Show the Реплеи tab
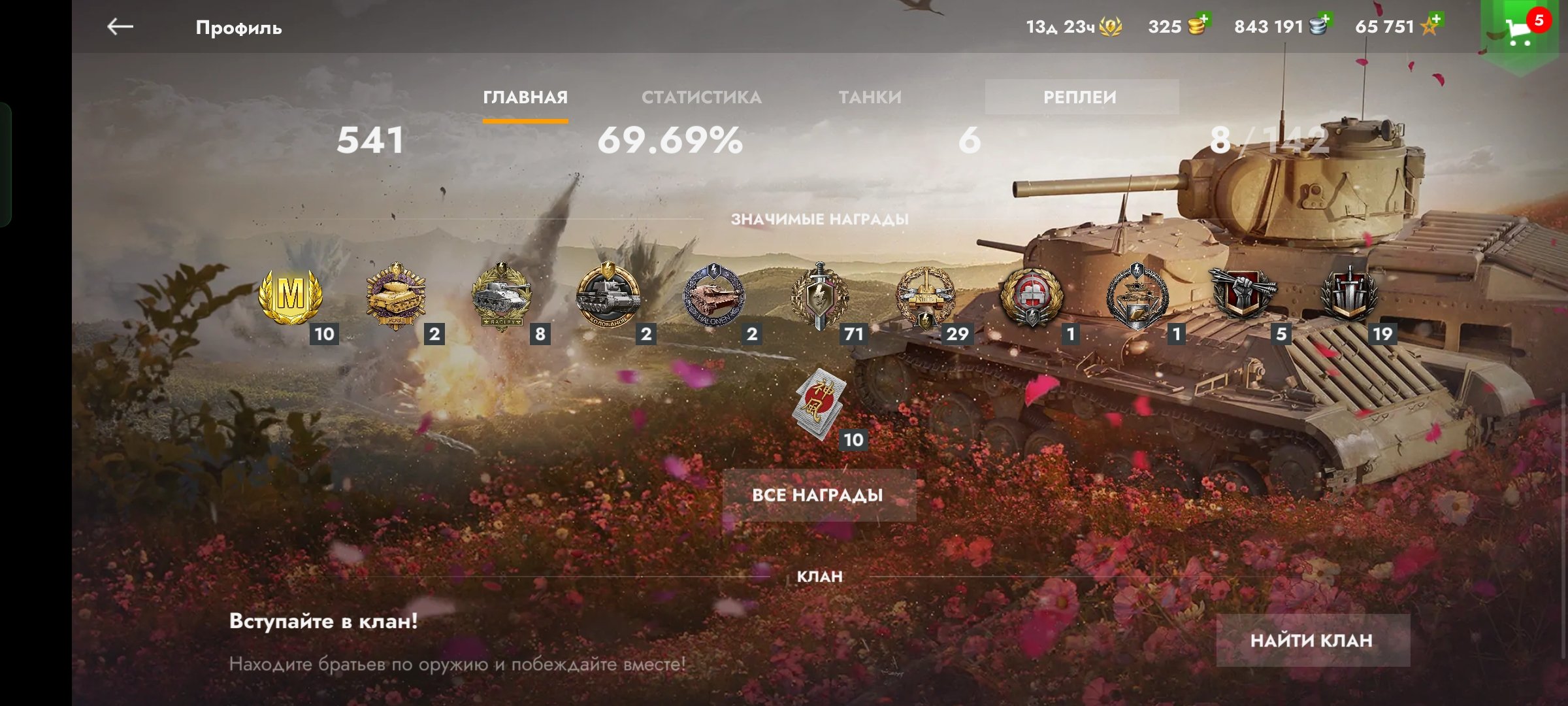The width and height of the screenshot is (1568, 706). click(x=1081, y=97)
